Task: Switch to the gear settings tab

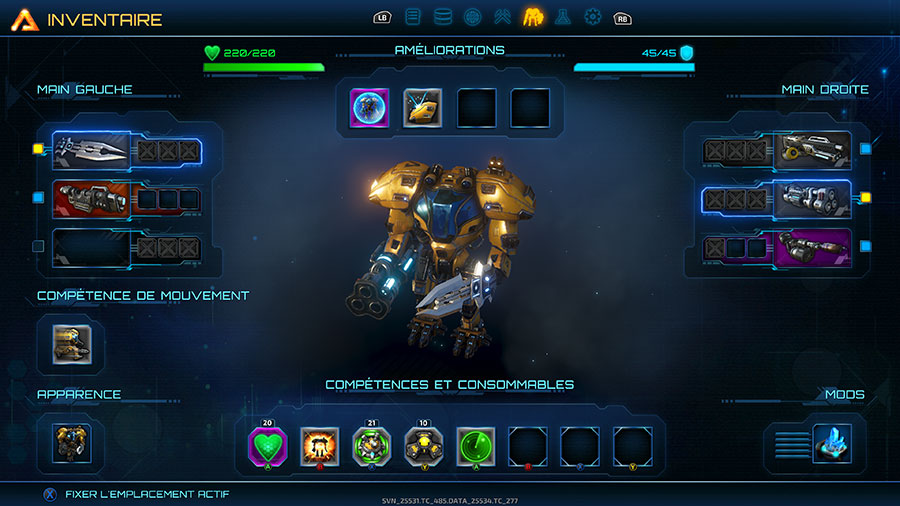Action: click(x=593, y=17)
